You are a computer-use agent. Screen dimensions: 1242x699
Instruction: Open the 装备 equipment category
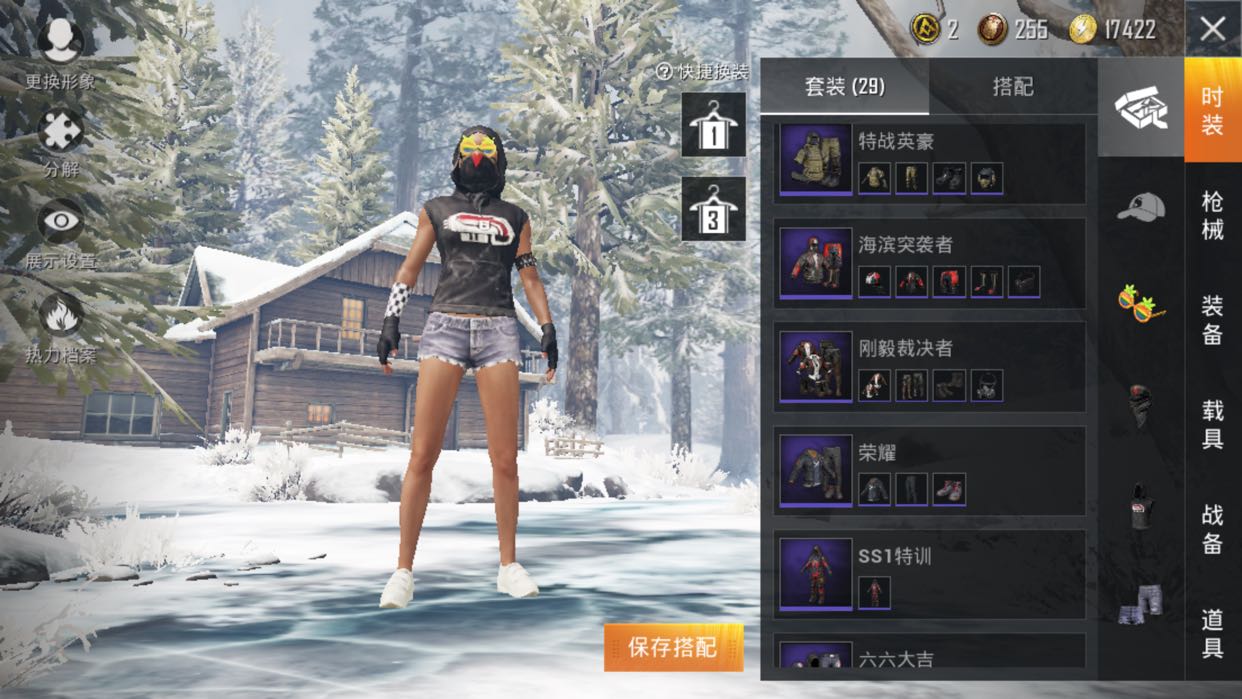1212,319
